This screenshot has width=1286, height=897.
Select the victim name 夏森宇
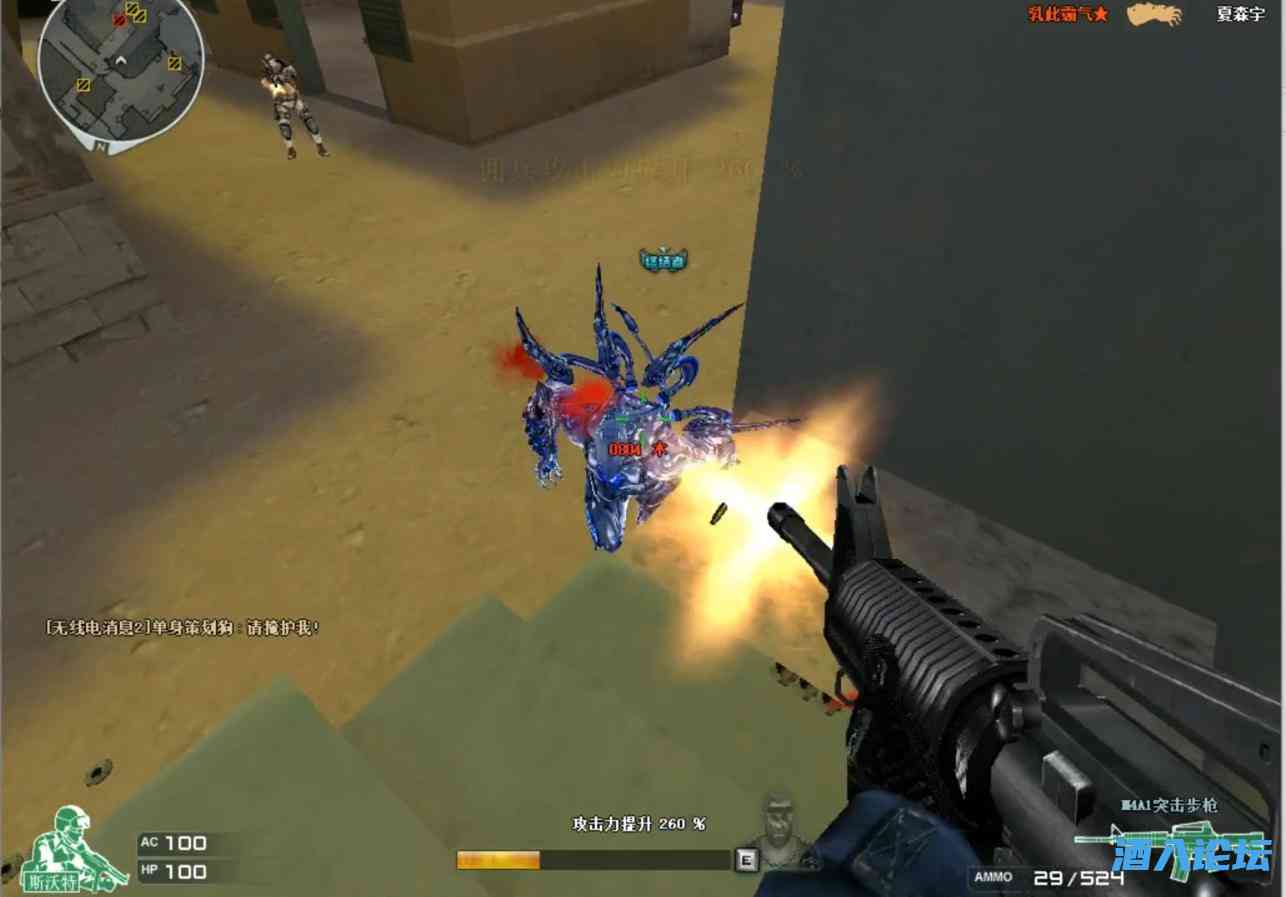(1240, 15)
